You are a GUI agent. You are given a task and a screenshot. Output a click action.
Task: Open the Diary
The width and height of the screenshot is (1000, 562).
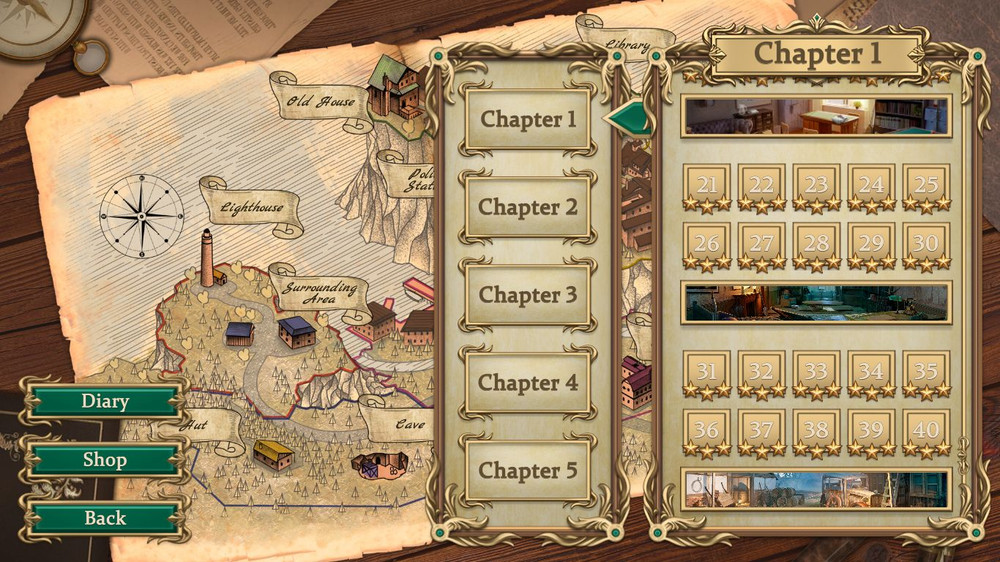pos(104,402)
